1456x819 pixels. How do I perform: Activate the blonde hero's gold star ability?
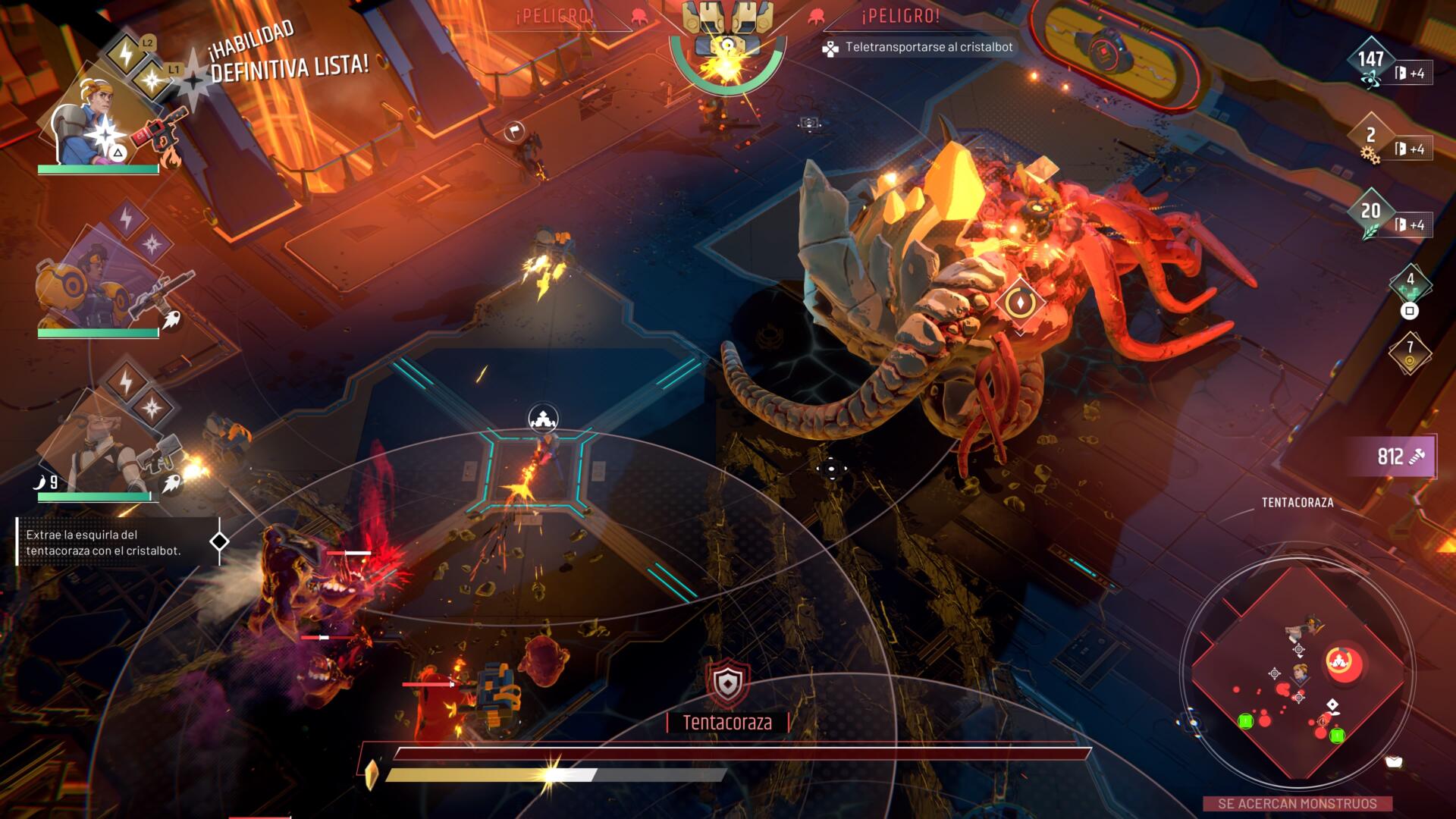click(152, 79)
